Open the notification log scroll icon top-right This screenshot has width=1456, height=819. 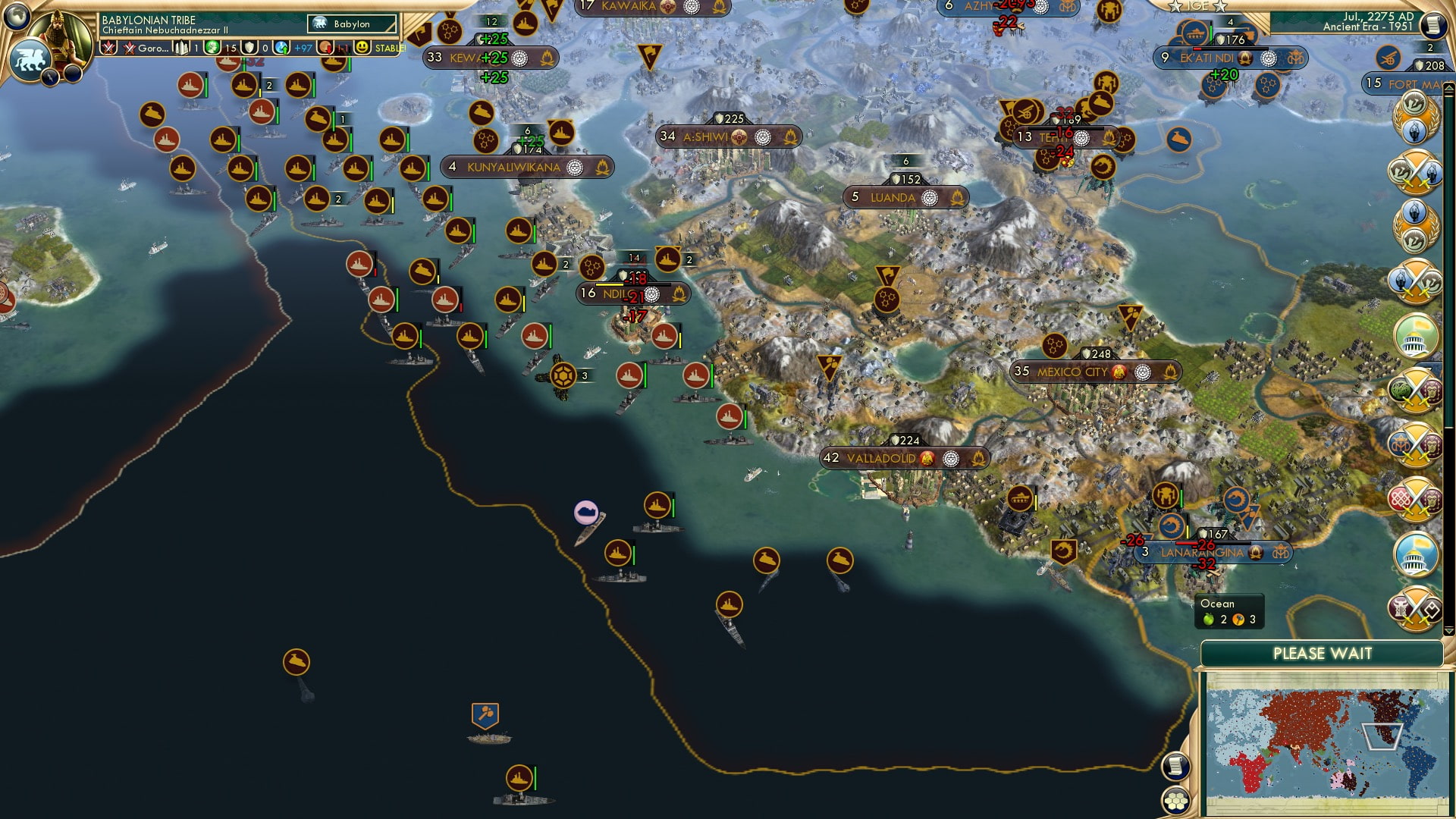pyautogui.click(x=1432, y=25)
